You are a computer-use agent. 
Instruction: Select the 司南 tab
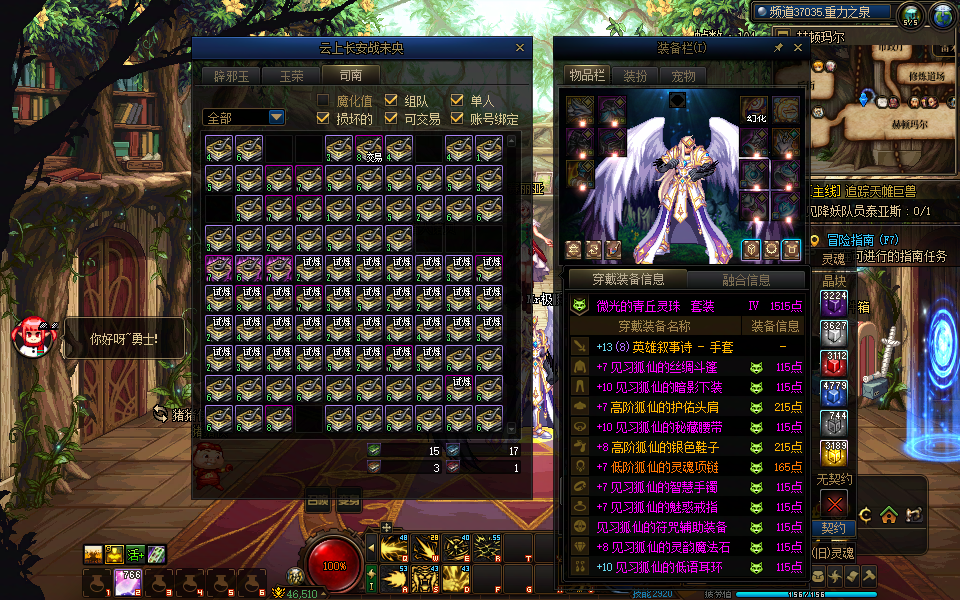(x=351, y=75)
